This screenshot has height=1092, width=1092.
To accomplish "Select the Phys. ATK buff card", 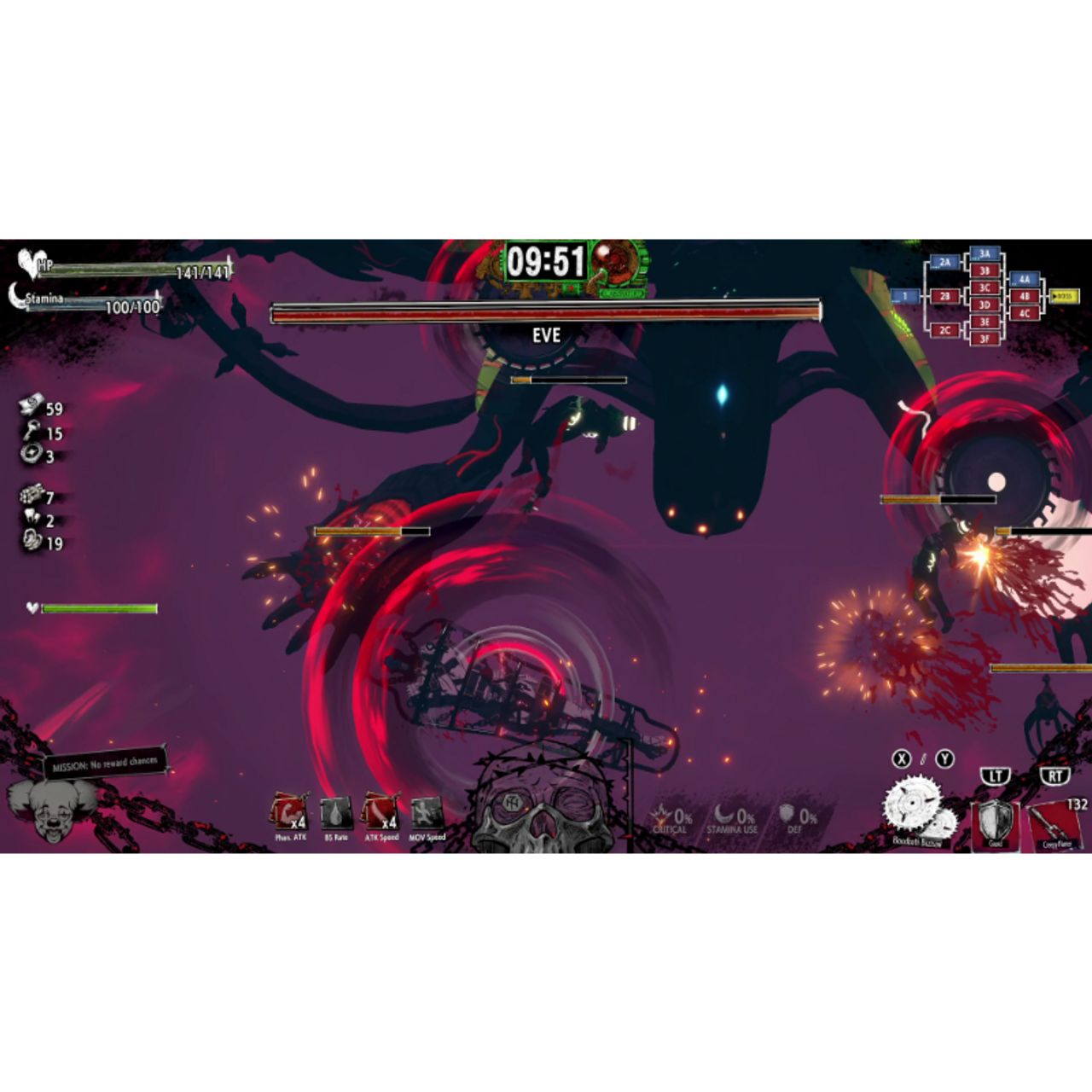I will [x=290, y=814].
